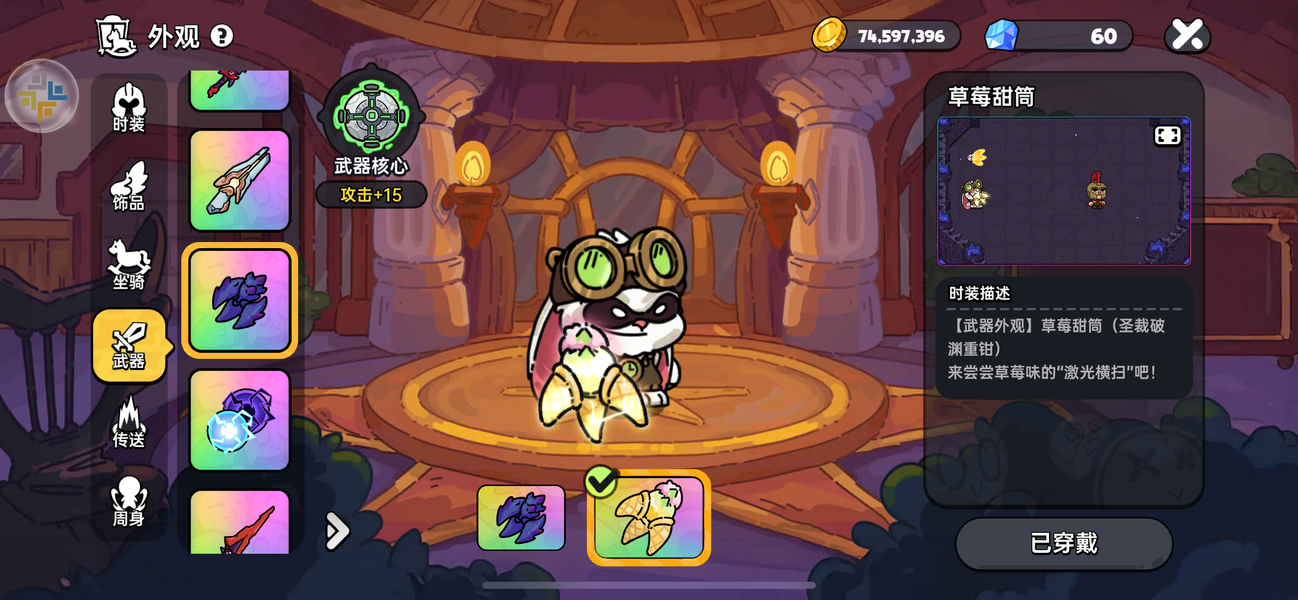Image resolution: width=1298 pixels, height=600 pixels.
Task: Tap the blue gem currency icon
Action: pos(1001,36)
